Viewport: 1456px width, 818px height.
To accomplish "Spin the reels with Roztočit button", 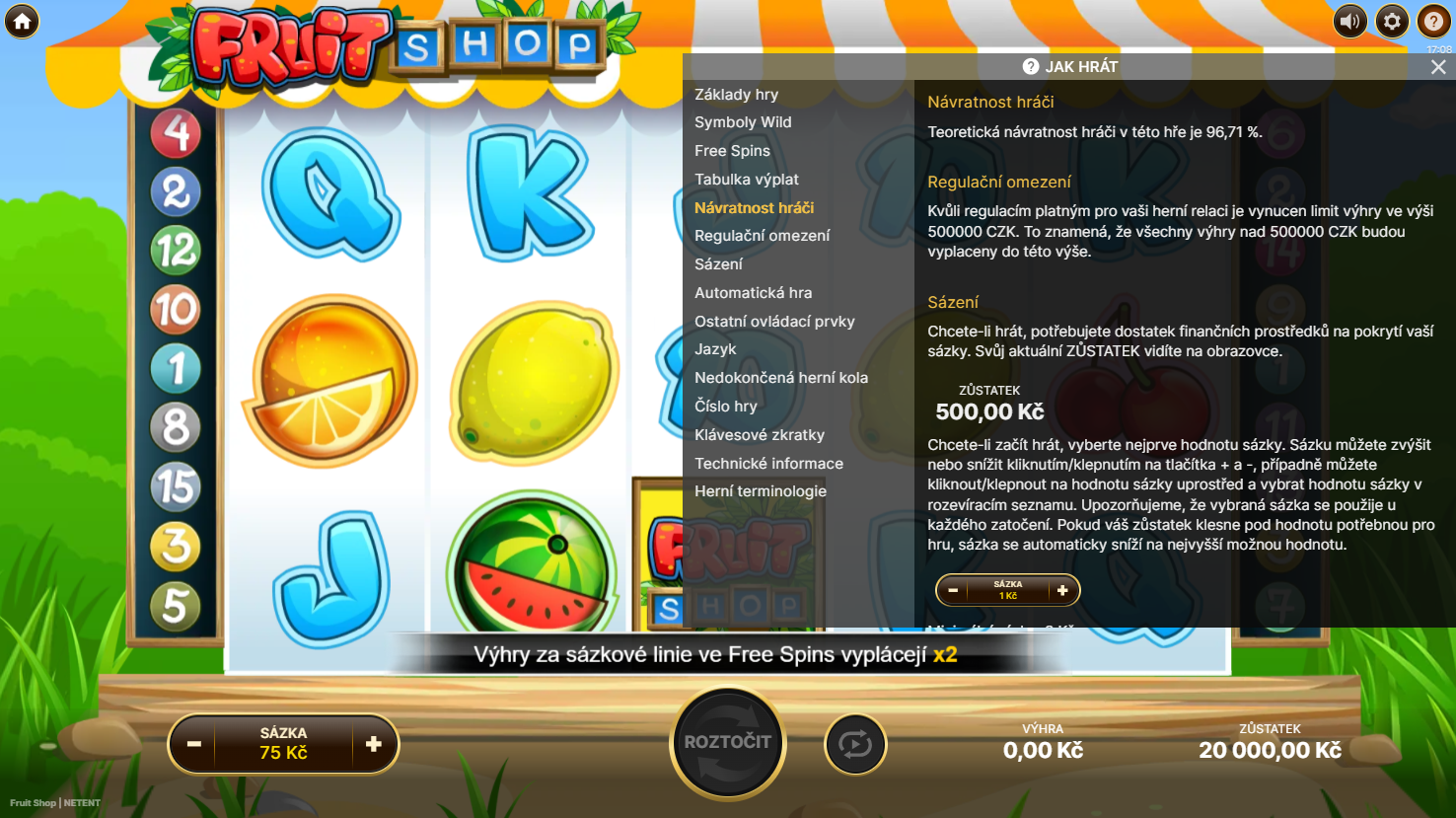I will (728, 743).
